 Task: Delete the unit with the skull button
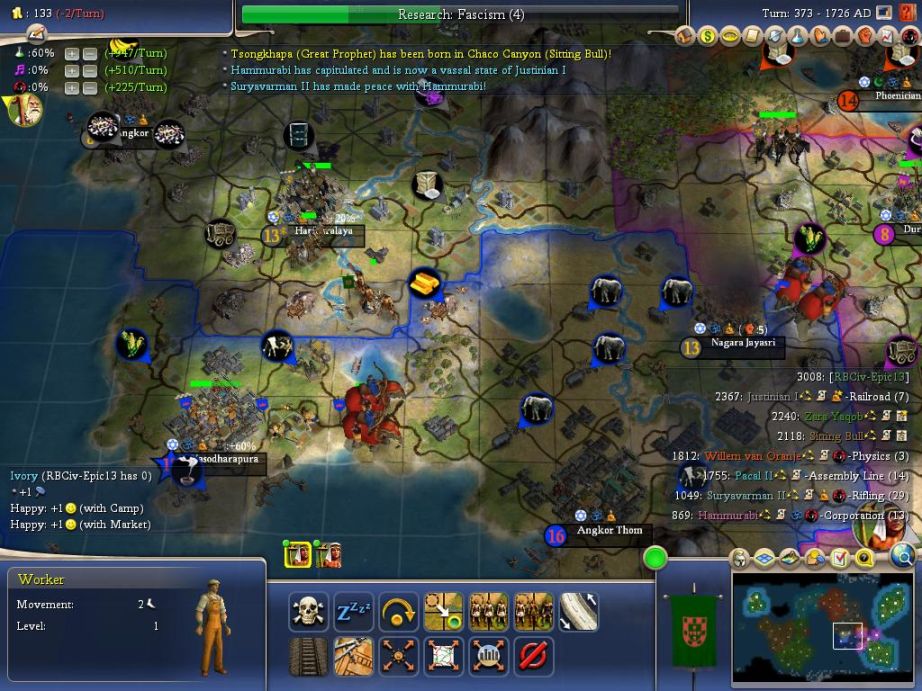point(308,612)
